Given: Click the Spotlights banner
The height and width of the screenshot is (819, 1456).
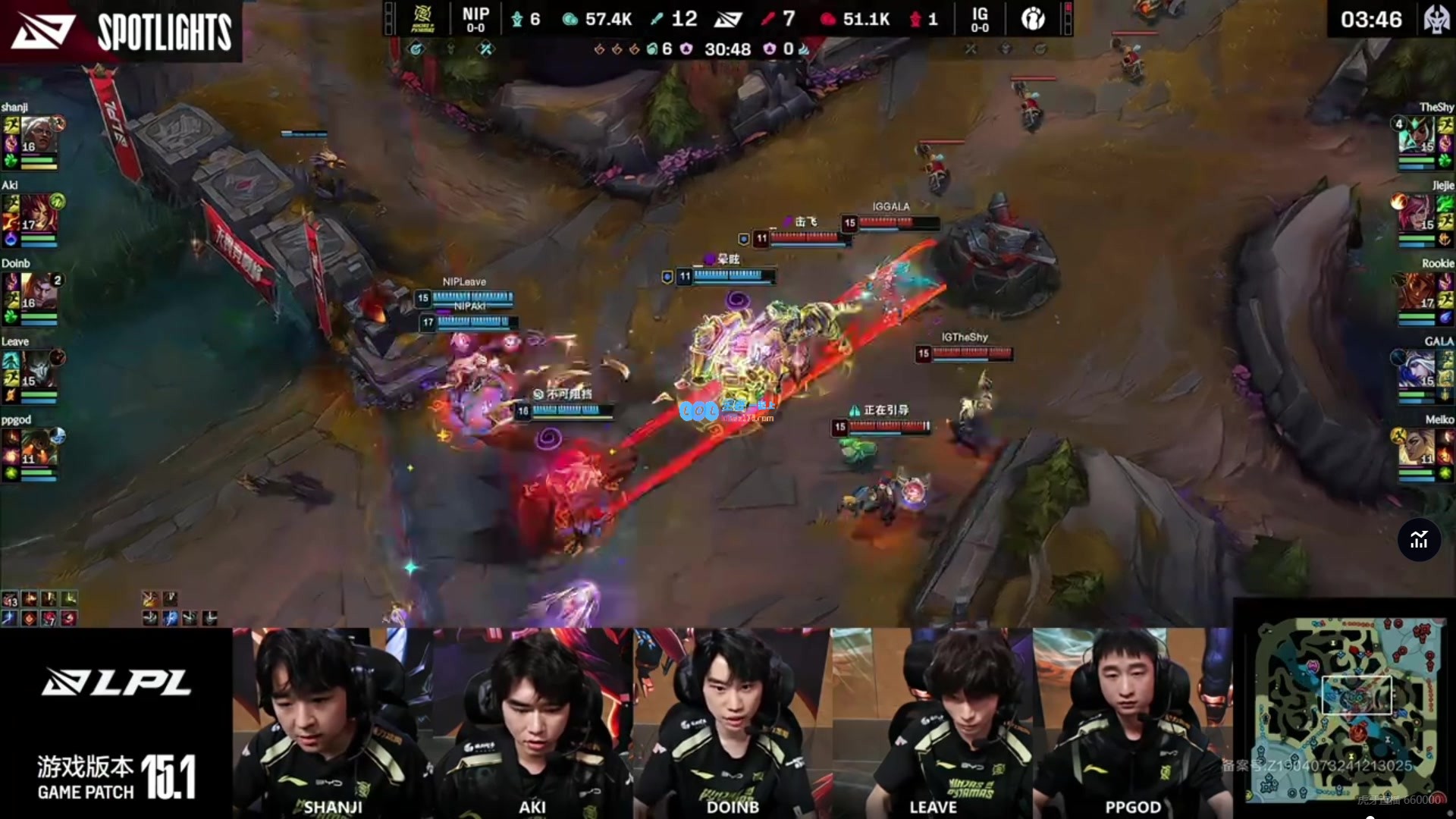Looking at the screenshot, I should click(121, 30).
